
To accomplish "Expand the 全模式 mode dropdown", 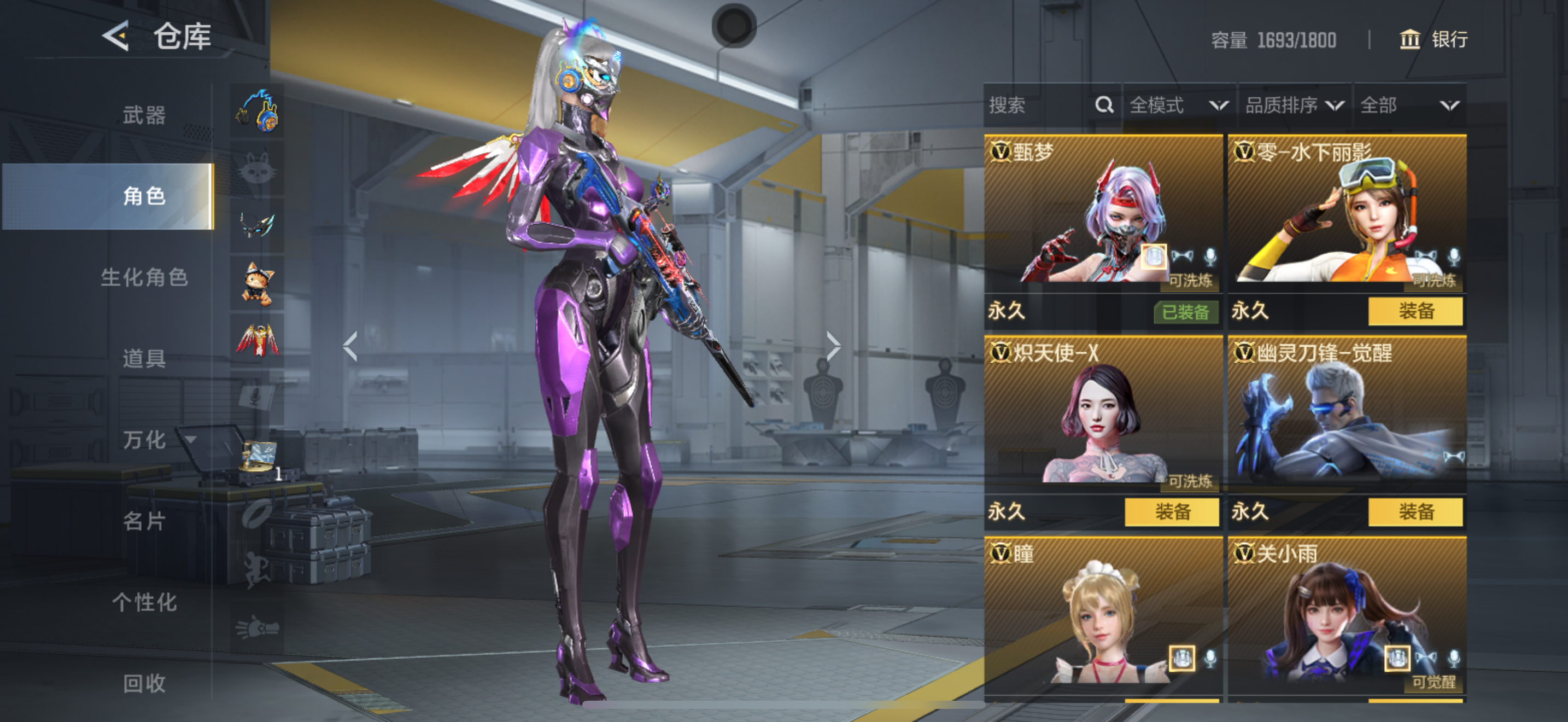I will click(1178, 106).
